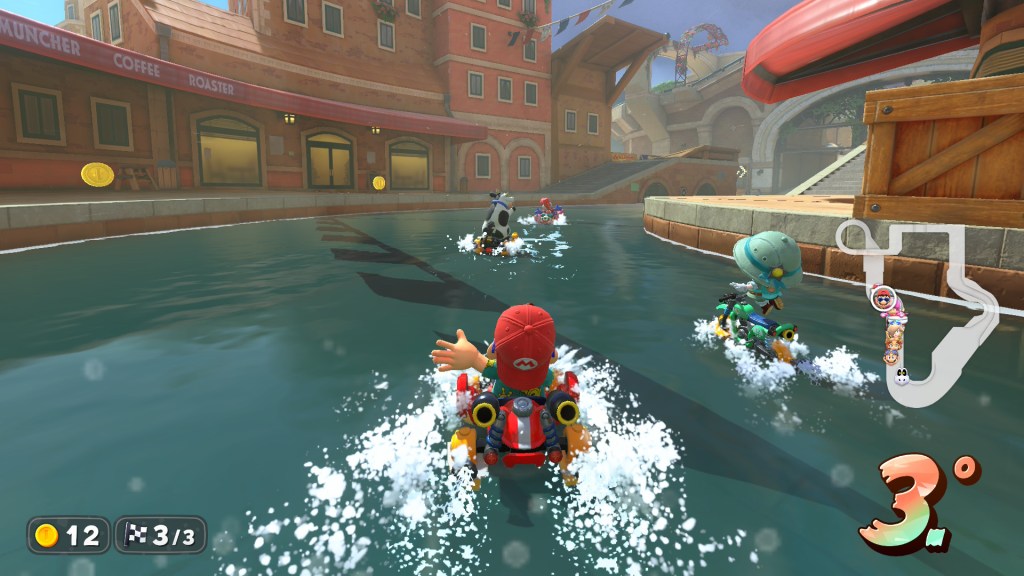Select the circled Mario marker on the minimap

[882, 297]
